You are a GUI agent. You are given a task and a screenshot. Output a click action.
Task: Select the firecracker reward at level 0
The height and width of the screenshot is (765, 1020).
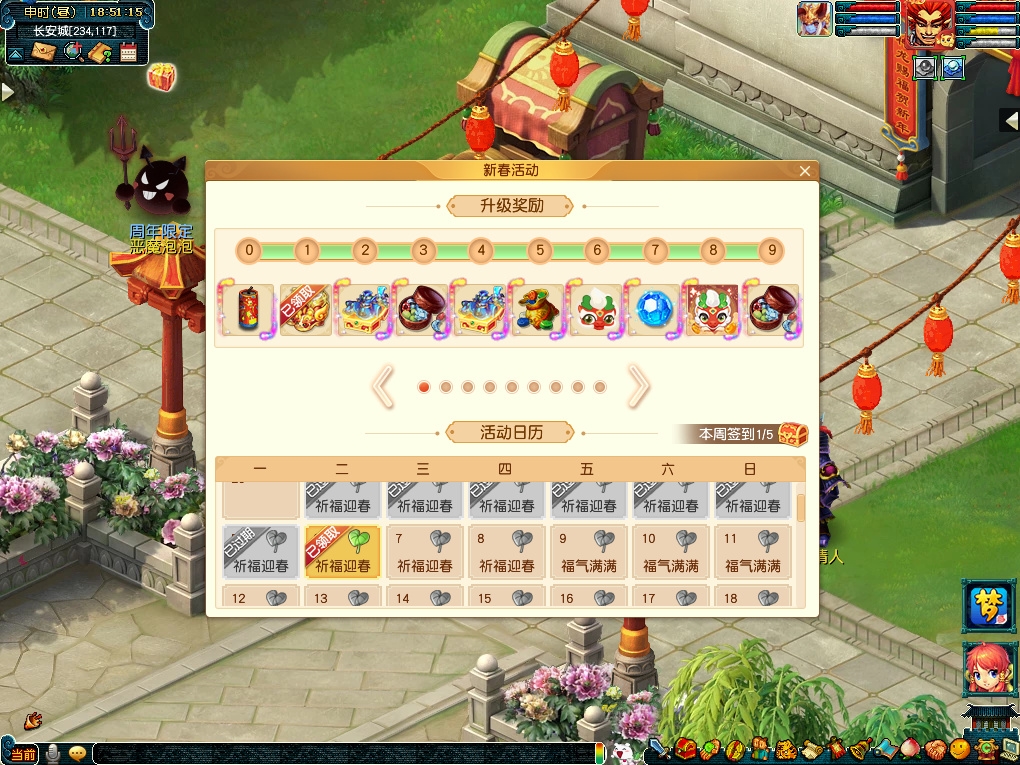249,309
